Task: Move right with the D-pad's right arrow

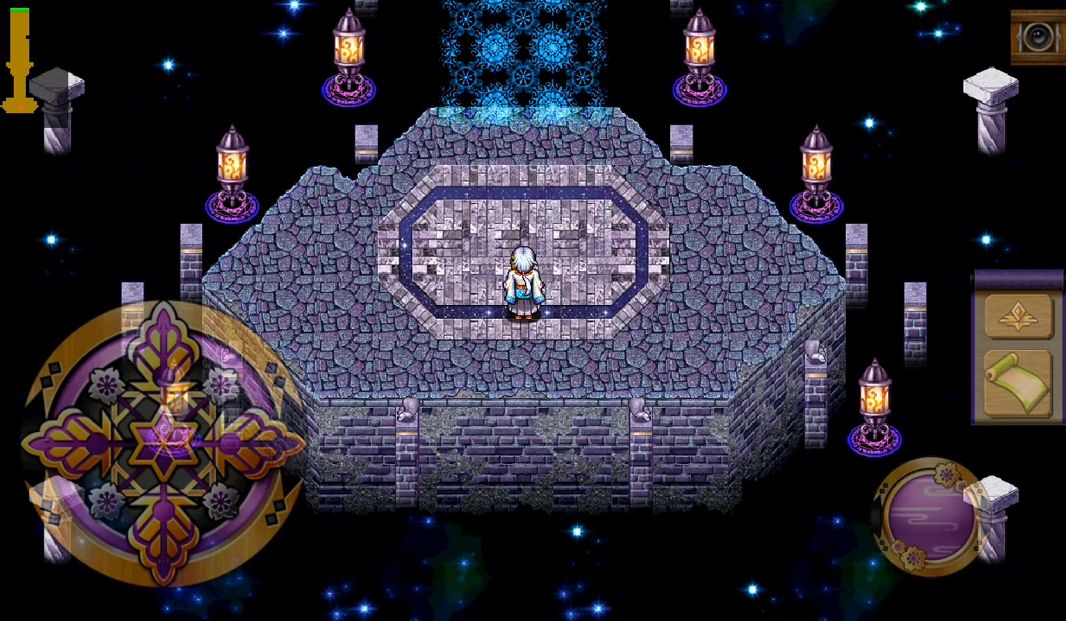Action: pos(260,441)
